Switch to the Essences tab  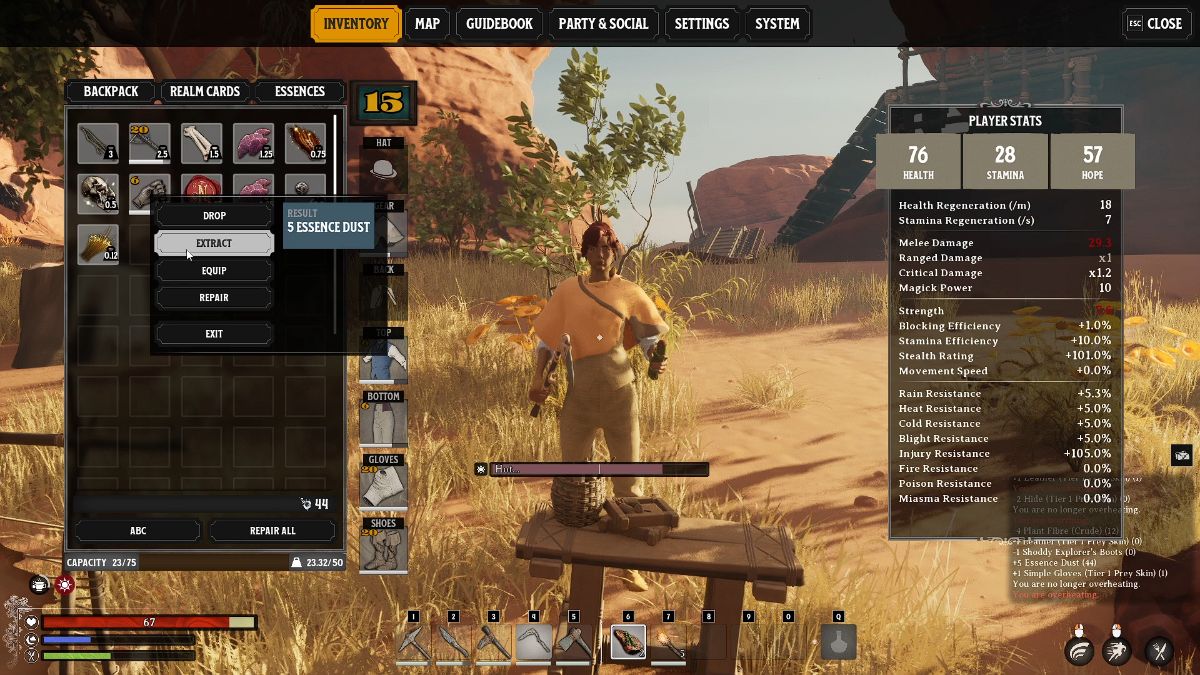(x=299, y=92)
